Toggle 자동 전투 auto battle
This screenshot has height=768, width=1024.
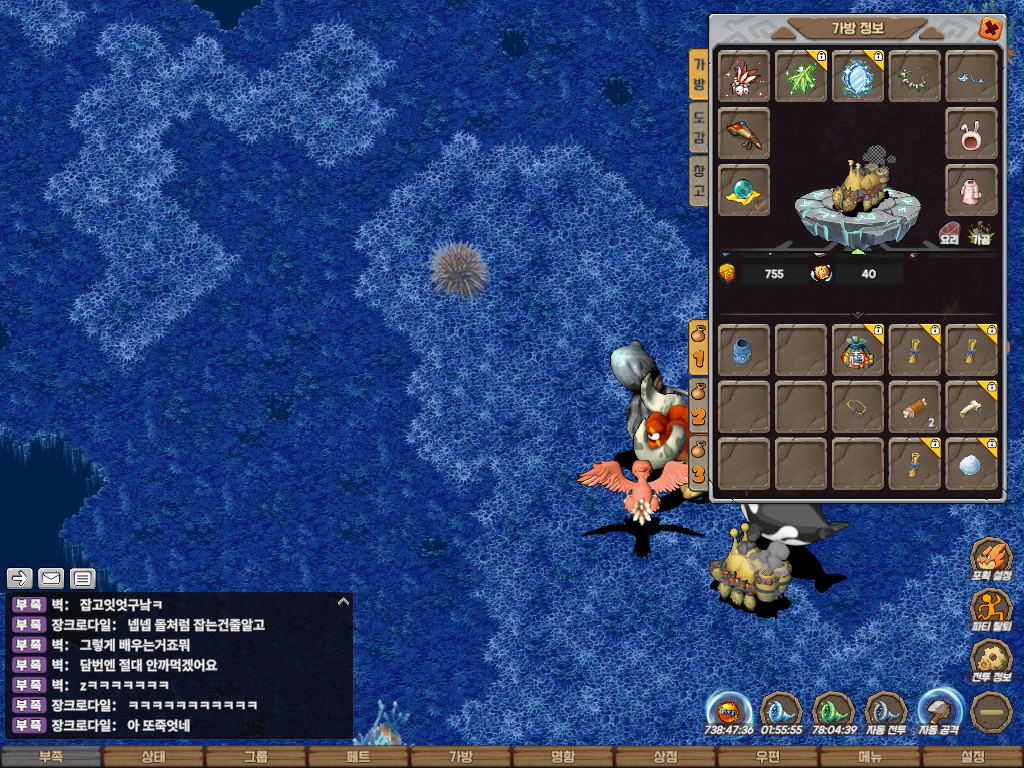tap(886, 712)
